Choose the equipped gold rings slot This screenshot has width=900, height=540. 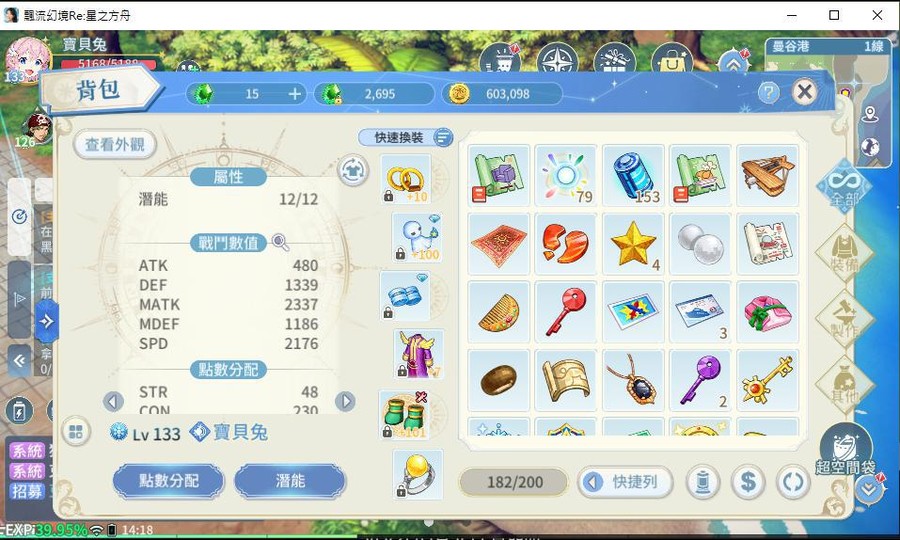[407, 179]
